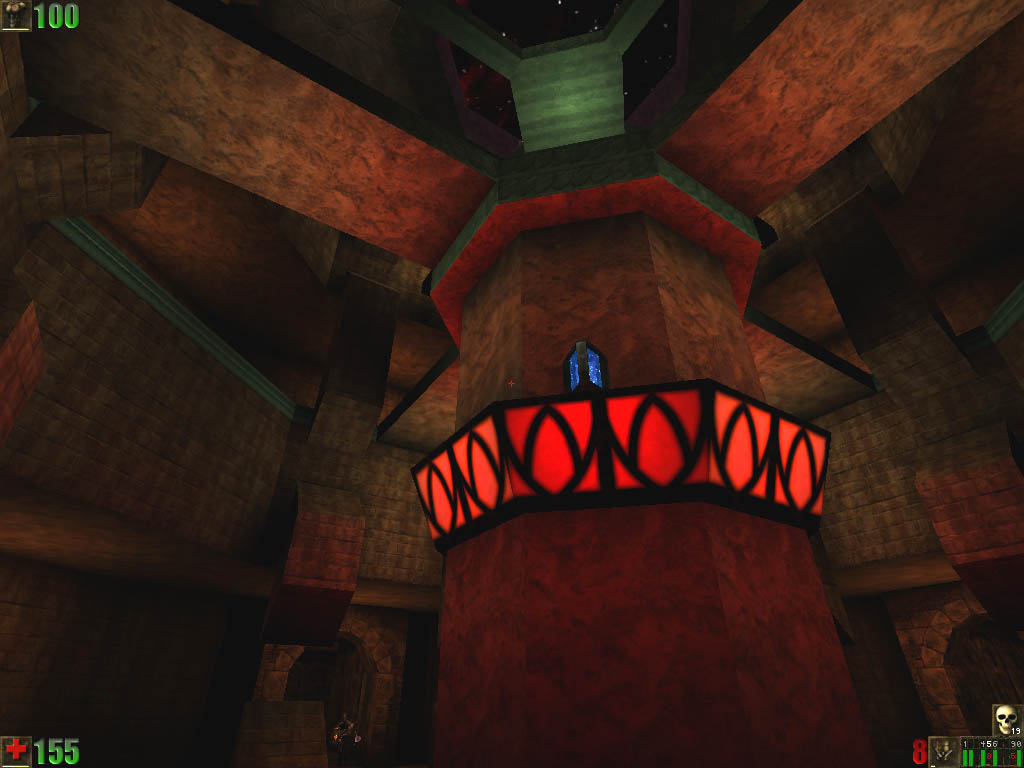The image size is (1024, 768).
Task: Click the current weapon icon
Action: point(943,751)
